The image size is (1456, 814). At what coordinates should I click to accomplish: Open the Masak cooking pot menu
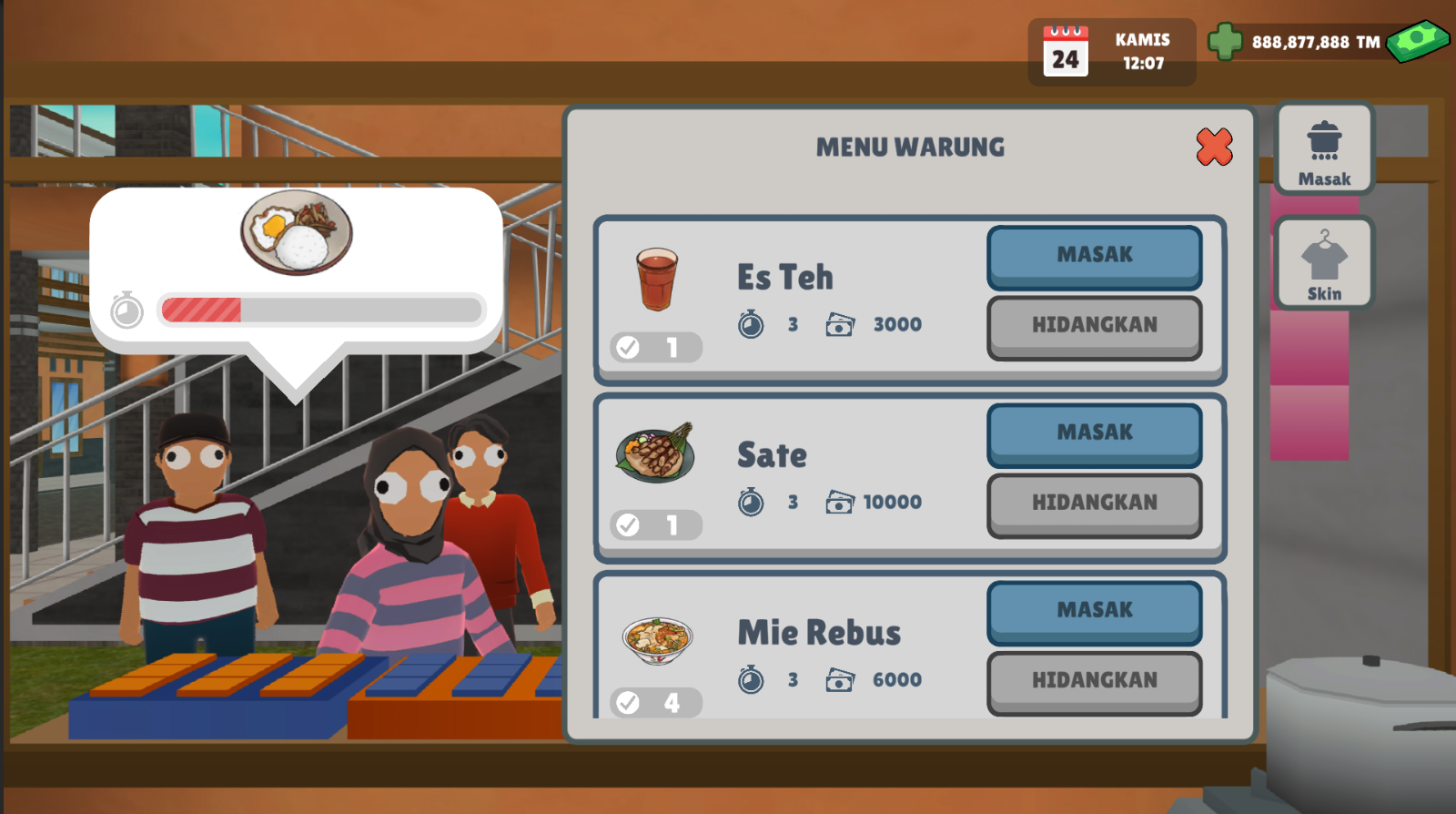coord(1324,148)
